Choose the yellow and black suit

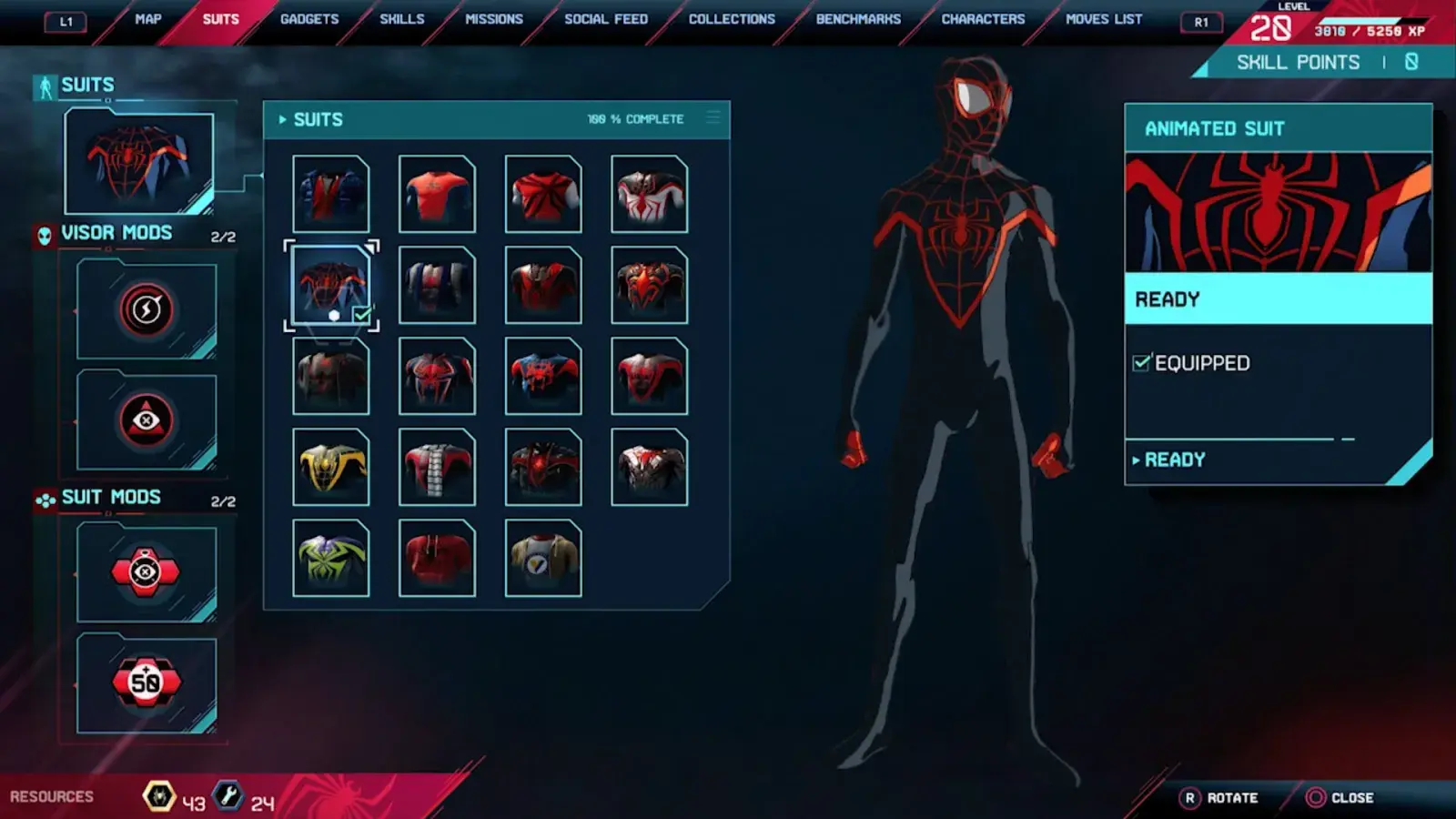coord(331,467)
